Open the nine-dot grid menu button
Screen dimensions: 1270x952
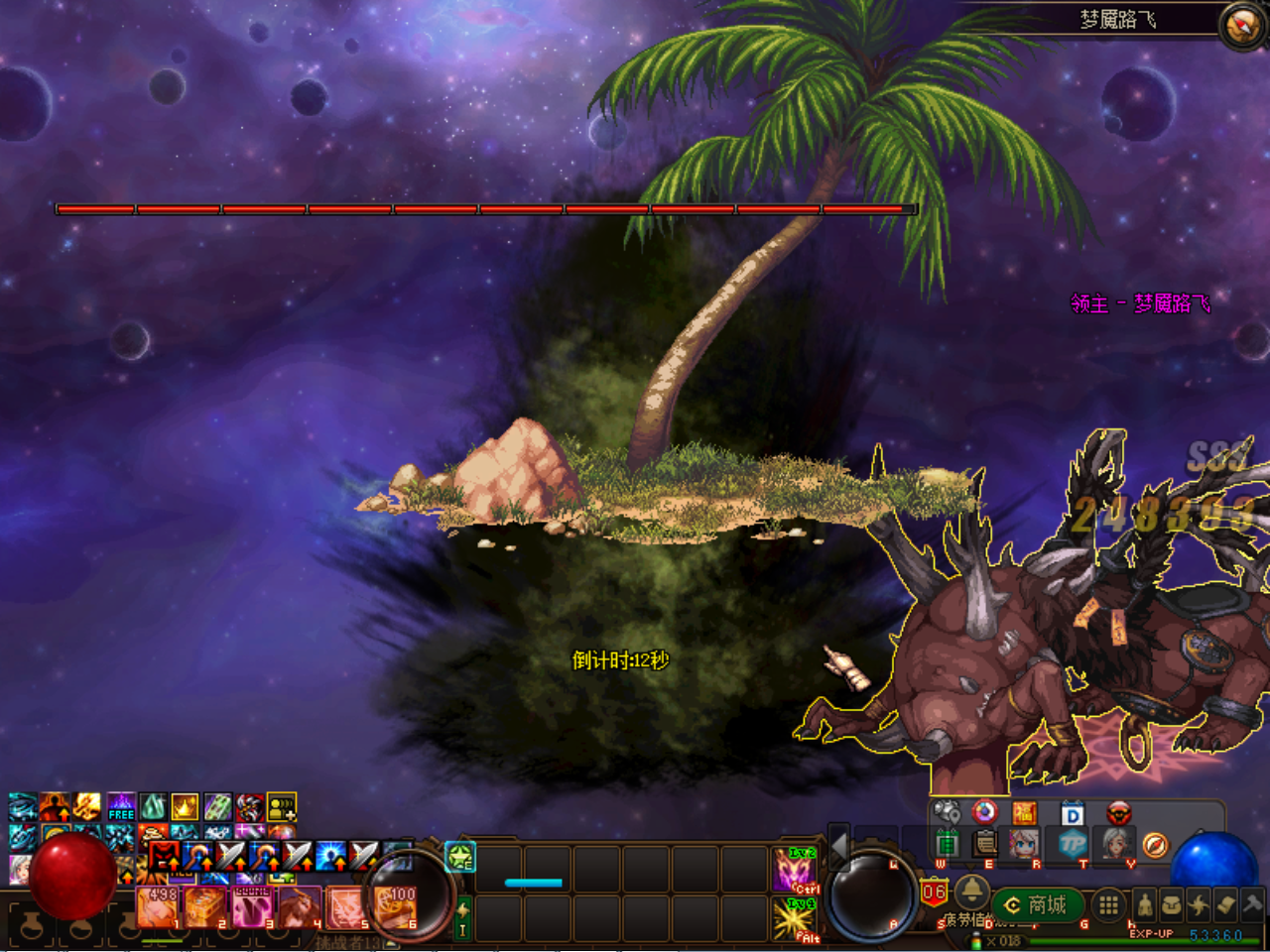tap(1108, 904)
